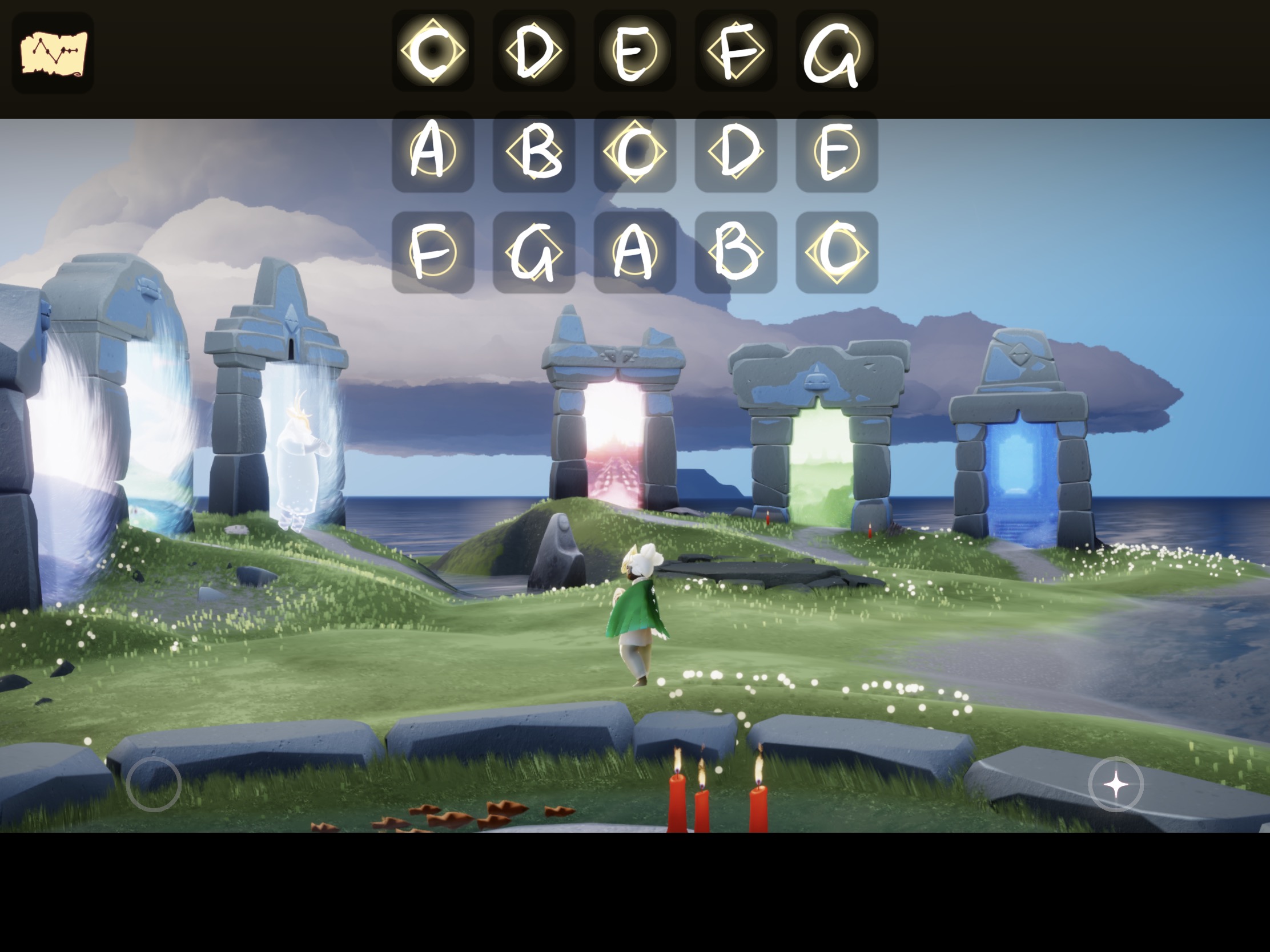
Task: Tap the higher D note key
Action: [x=736, y=151]
